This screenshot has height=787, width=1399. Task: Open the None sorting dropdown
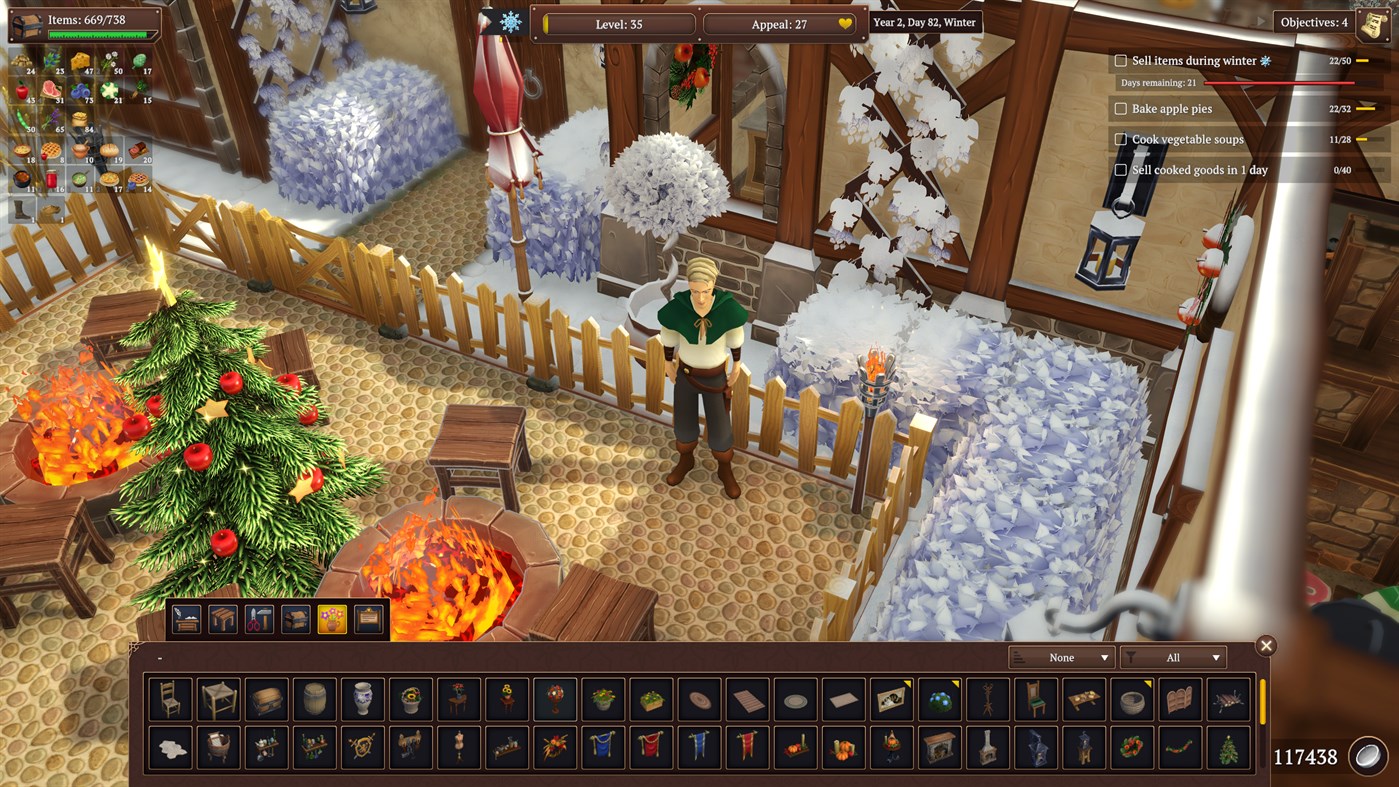click(x=1062, y=657)
